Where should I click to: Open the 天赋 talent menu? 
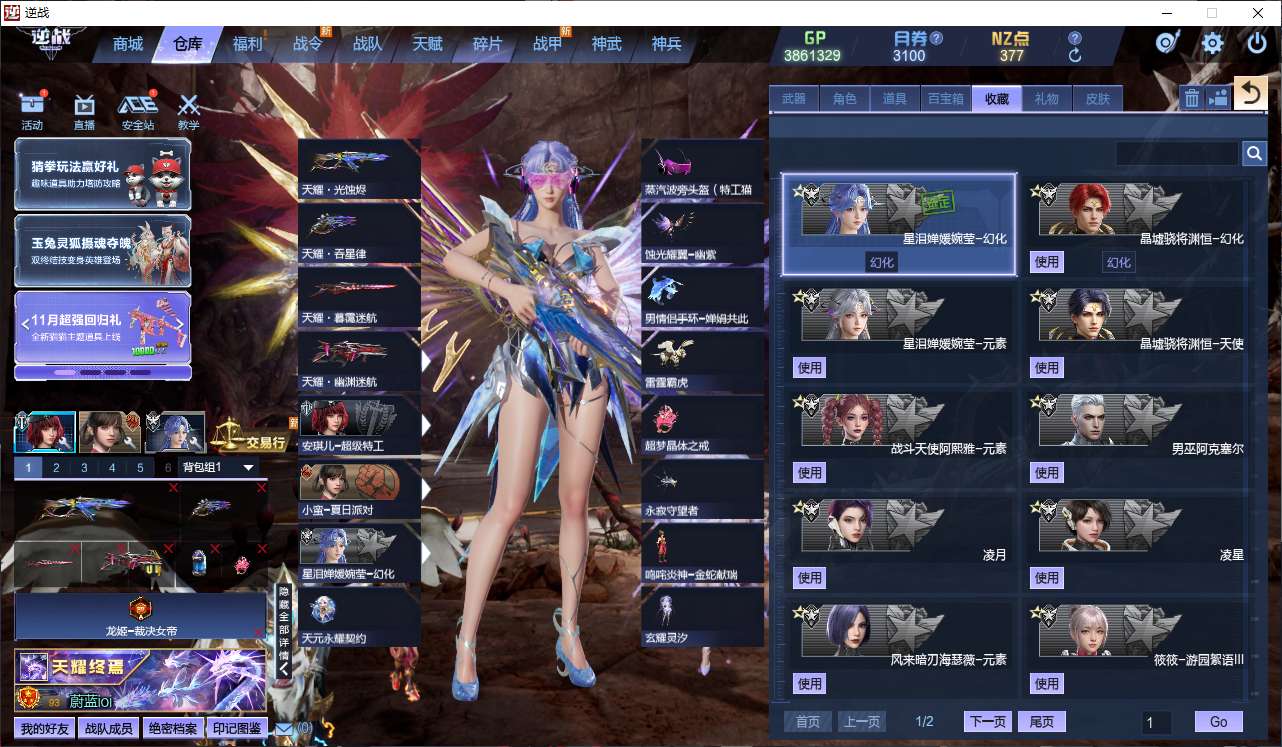[x=427, y=44]
